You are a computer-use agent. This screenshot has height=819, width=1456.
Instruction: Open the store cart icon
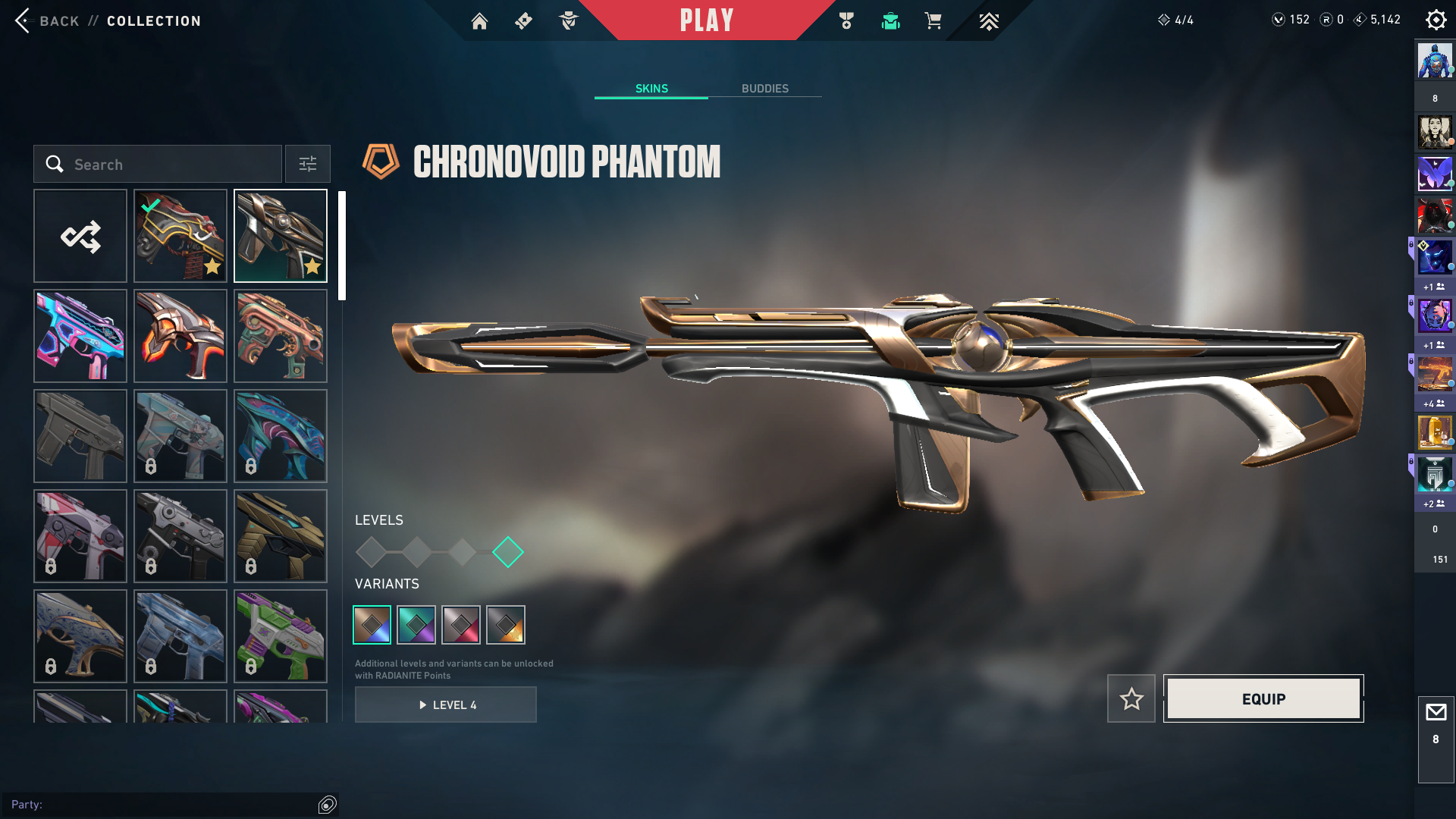click(x=933, y=21)
